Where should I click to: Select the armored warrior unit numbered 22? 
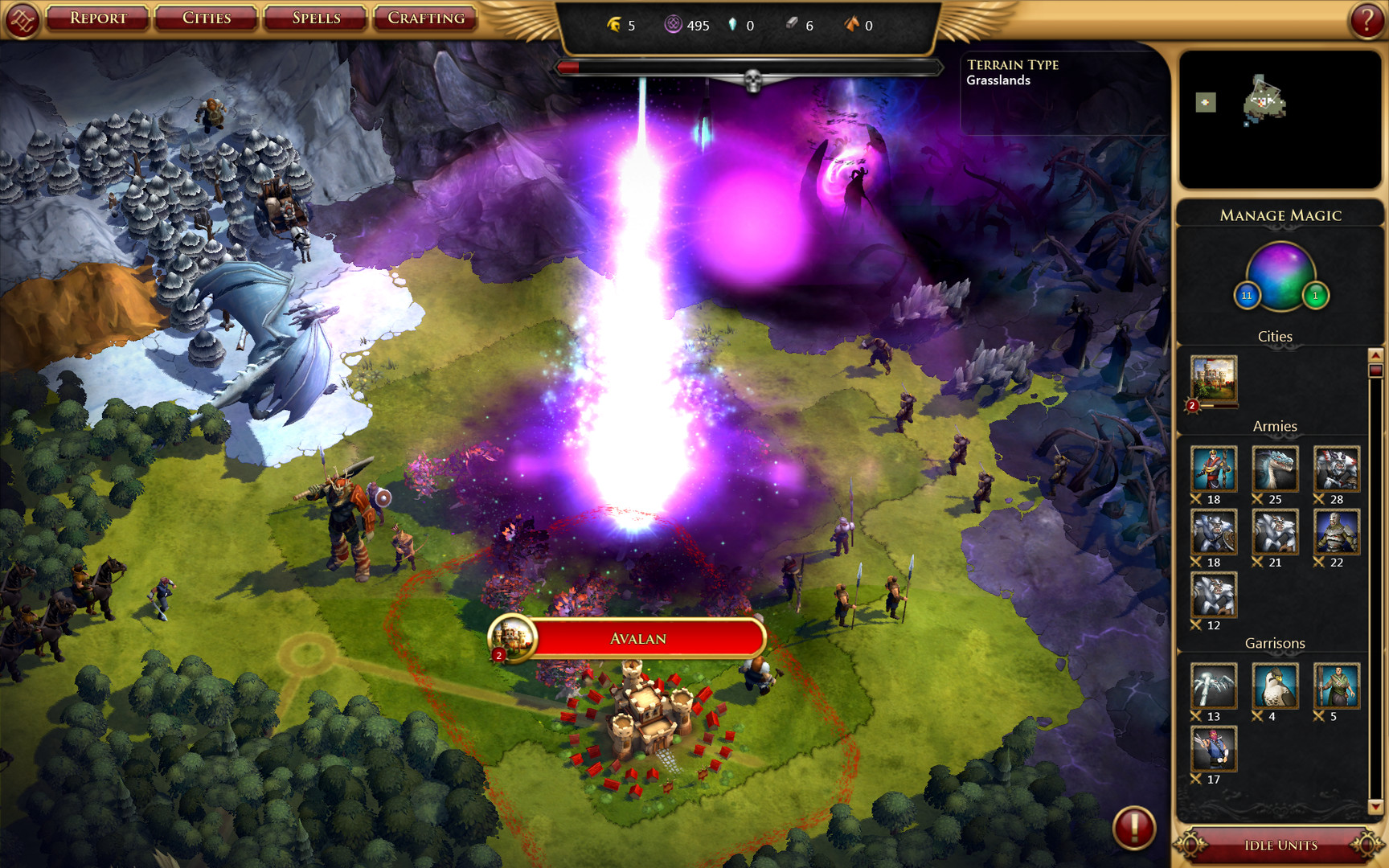(1335, 534)
